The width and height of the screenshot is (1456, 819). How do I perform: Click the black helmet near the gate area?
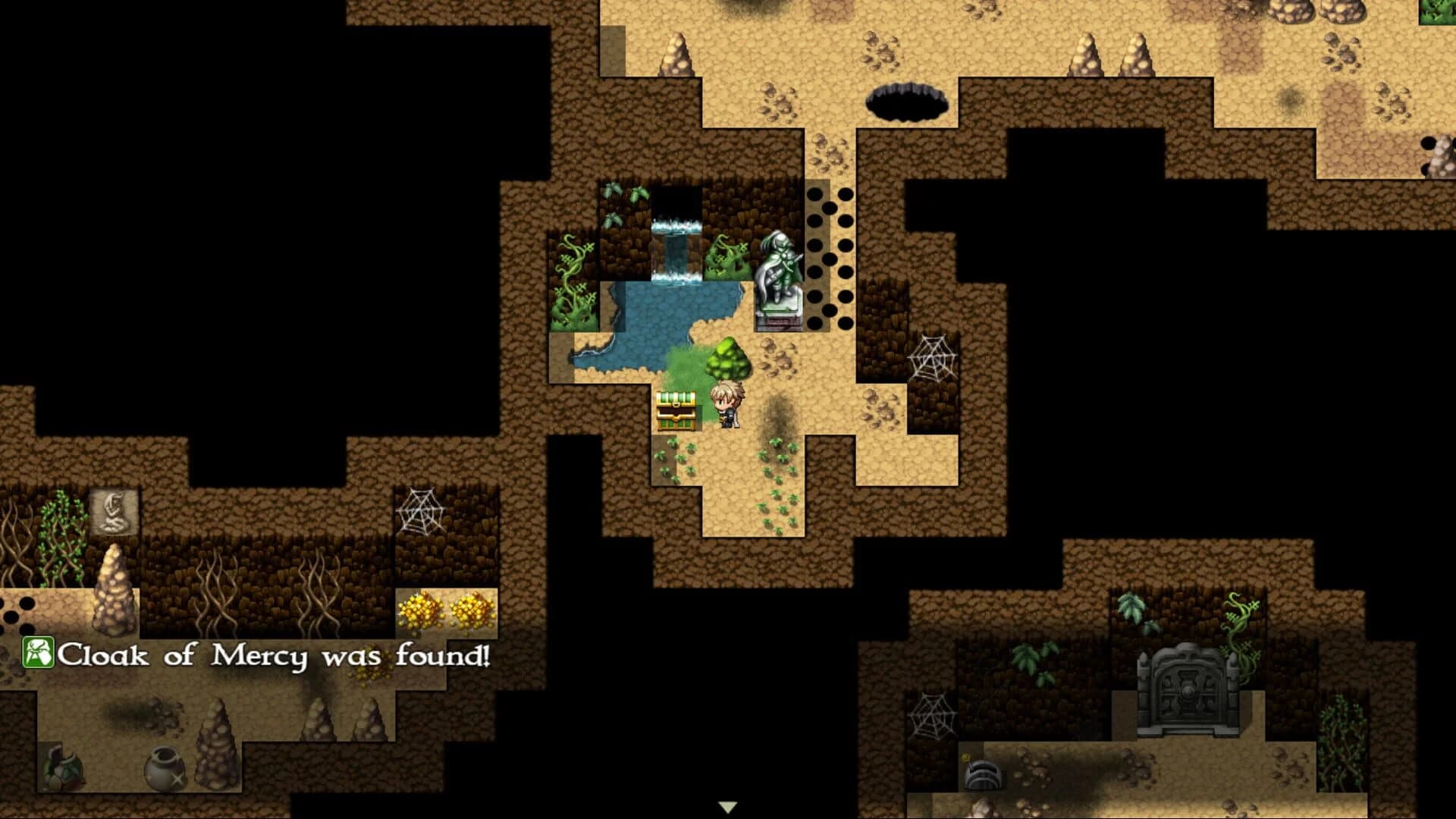[983, 775]
